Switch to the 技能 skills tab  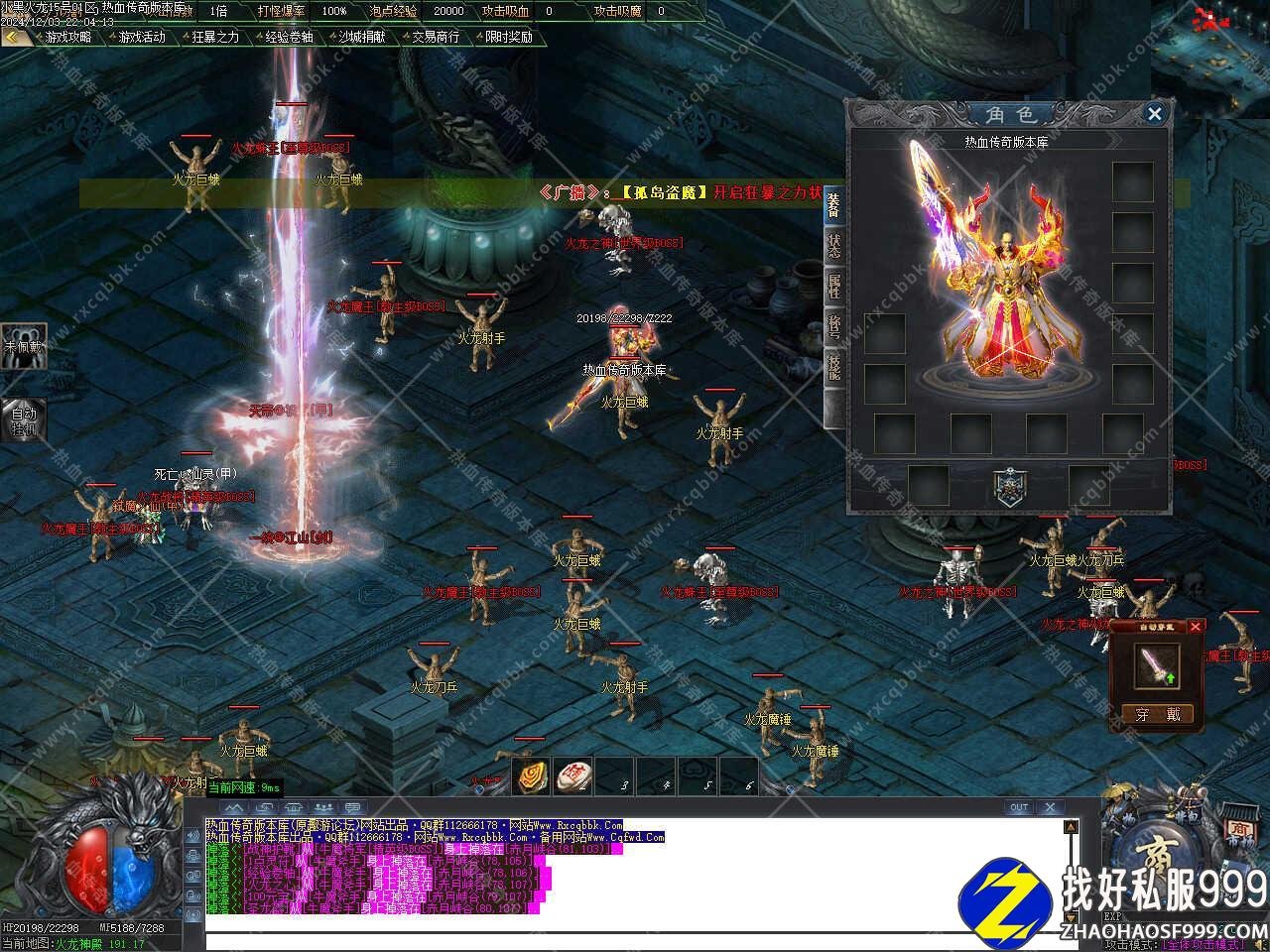click(x=834, y=366)
